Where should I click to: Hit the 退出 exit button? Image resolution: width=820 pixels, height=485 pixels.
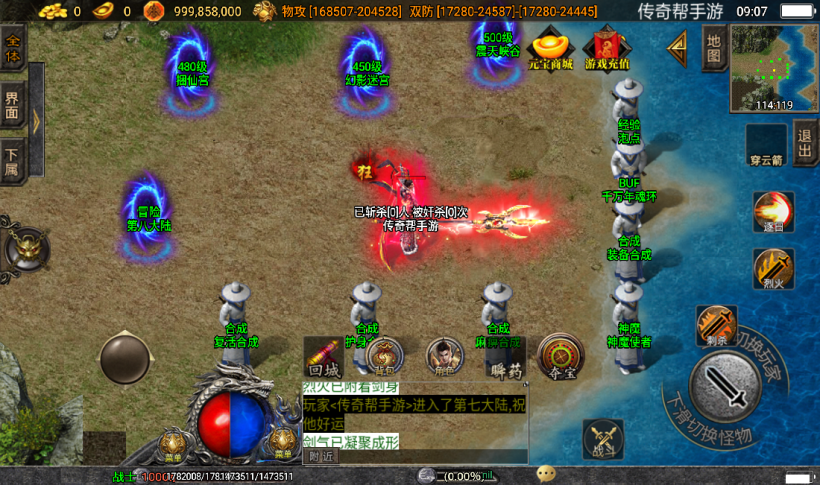[x=805, y=144]
